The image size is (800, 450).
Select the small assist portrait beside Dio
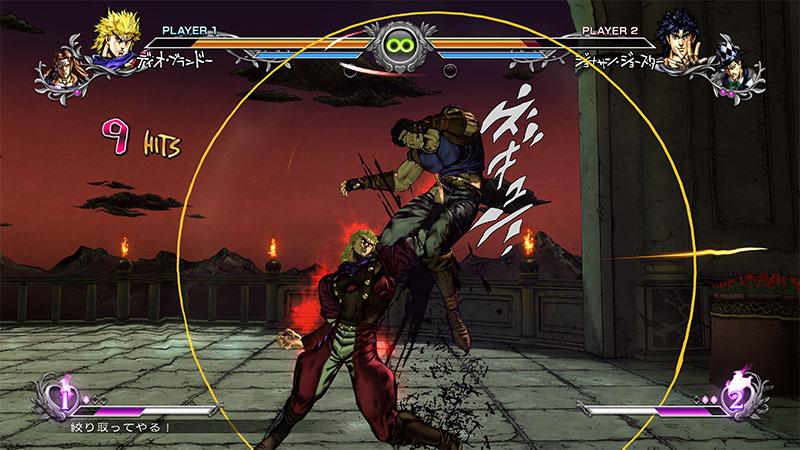pyautogui.click(x=61, y=64)
